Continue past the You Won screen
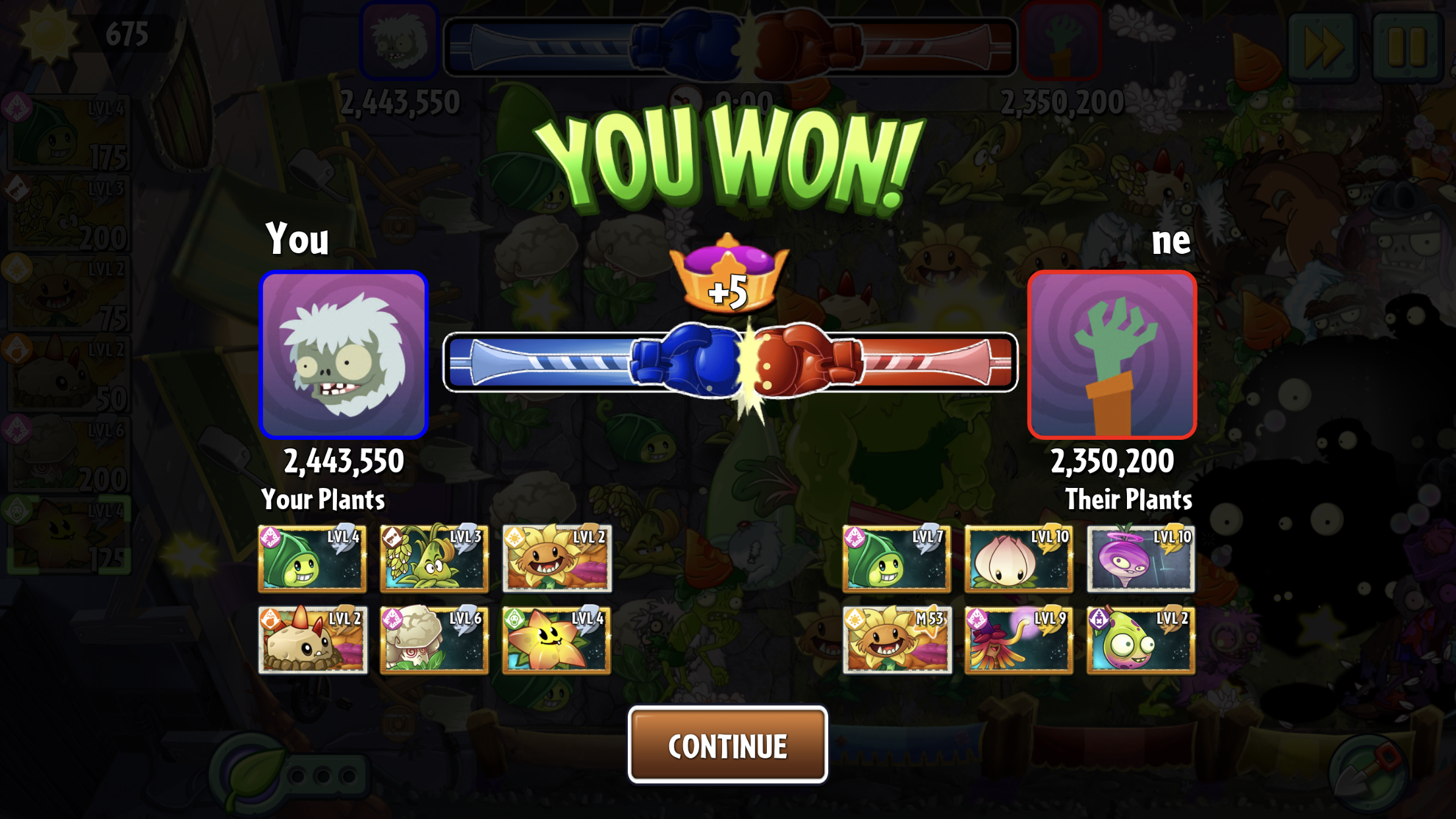Screen dimensions: 1456x819 (727, 745)
